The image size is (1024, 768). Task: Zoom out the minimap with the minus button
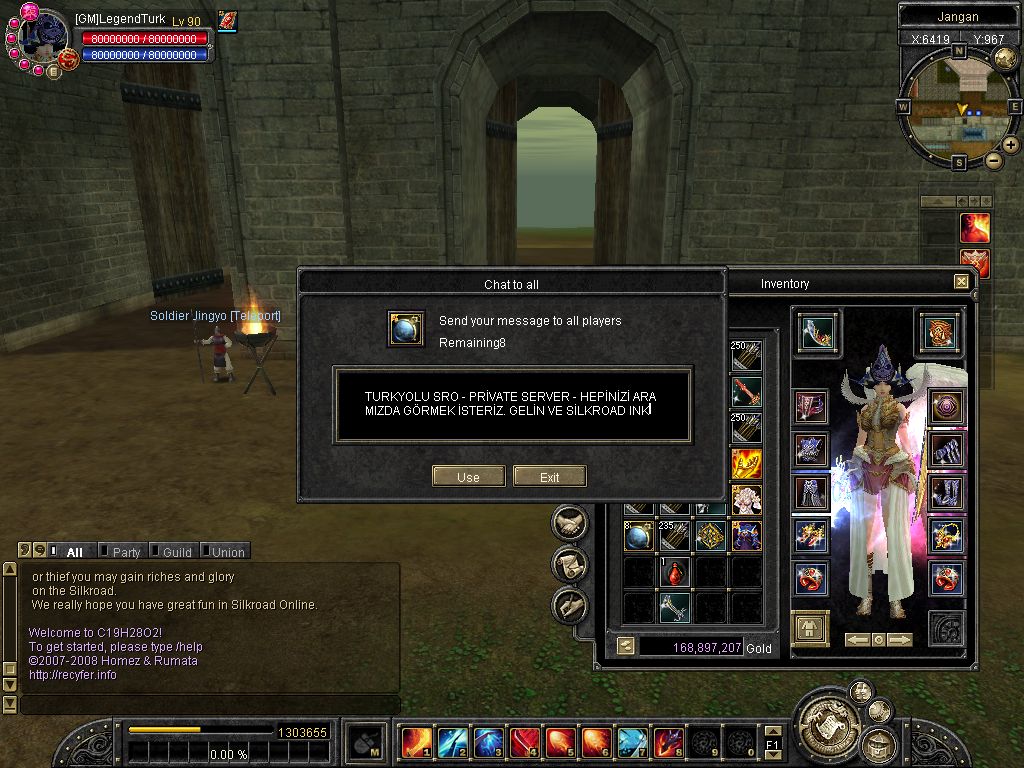coord(993,160)
